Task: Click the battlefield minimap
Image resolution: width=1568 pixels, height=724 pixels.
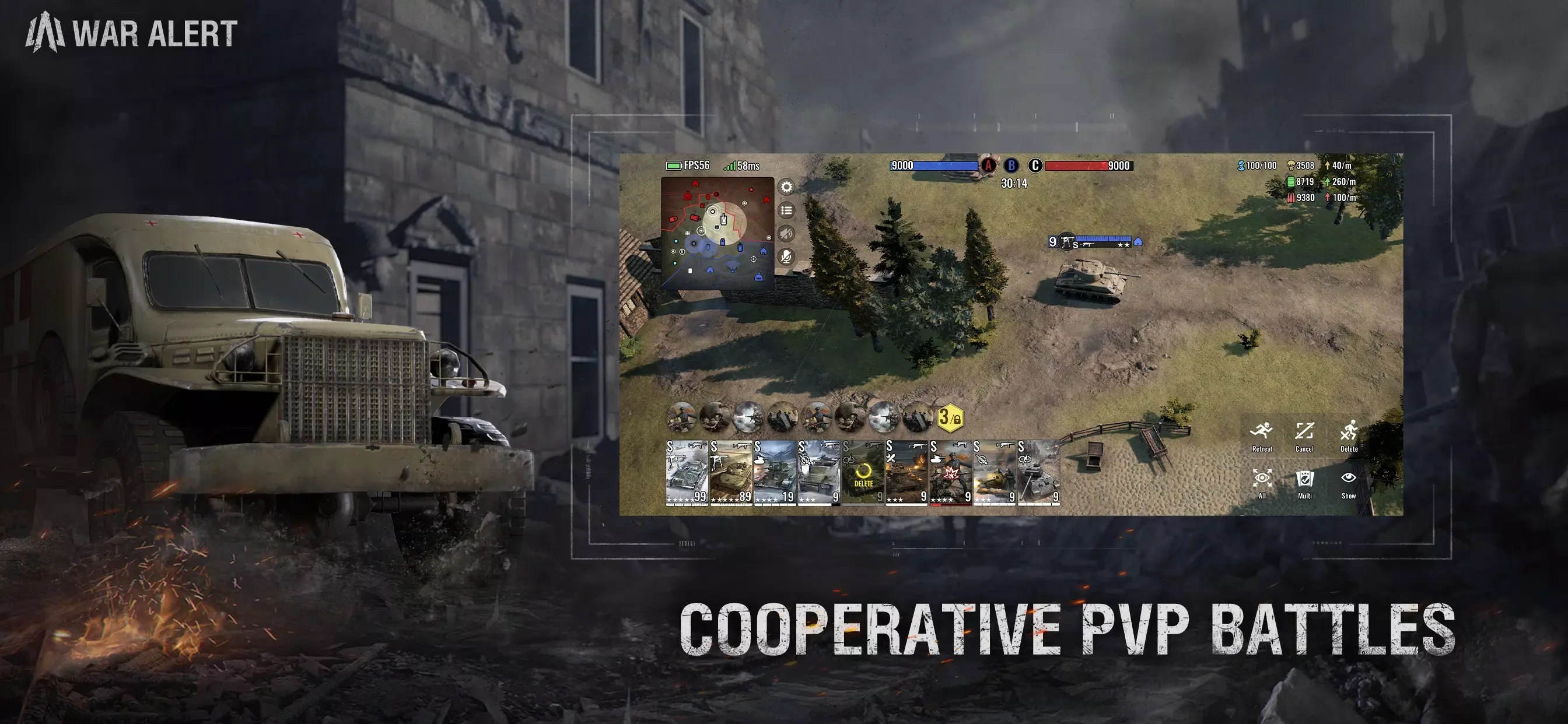Action: [717, 233]
